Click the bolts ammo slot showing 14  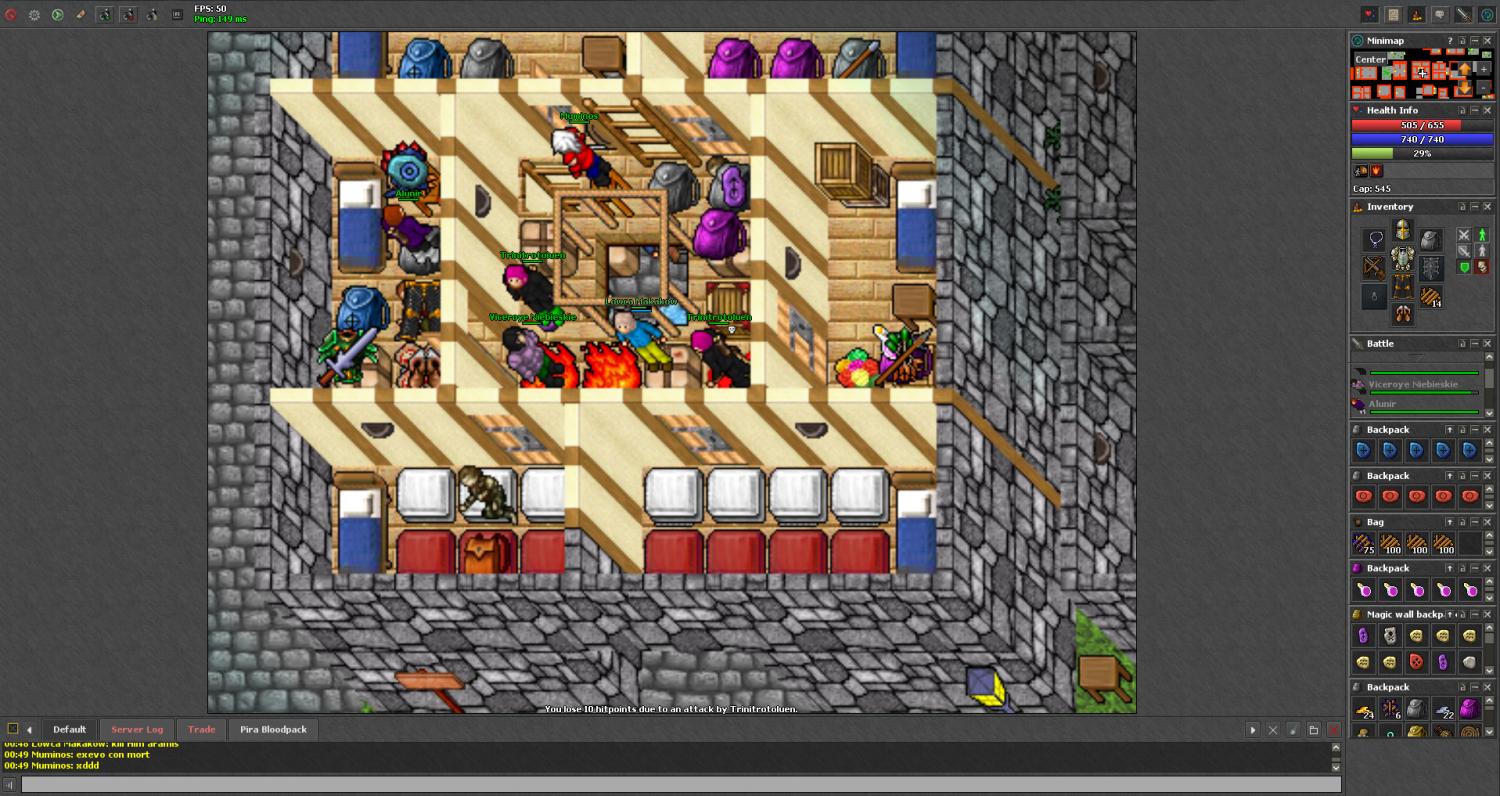1432,297
